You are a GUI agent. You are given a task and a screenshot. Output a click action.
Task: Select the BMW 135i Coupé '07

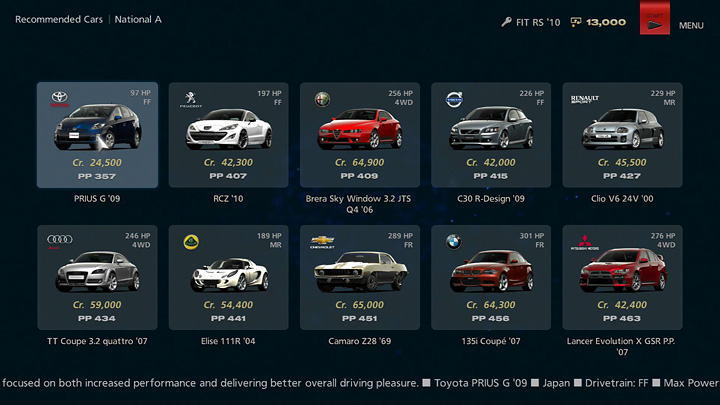coord(491,278)
